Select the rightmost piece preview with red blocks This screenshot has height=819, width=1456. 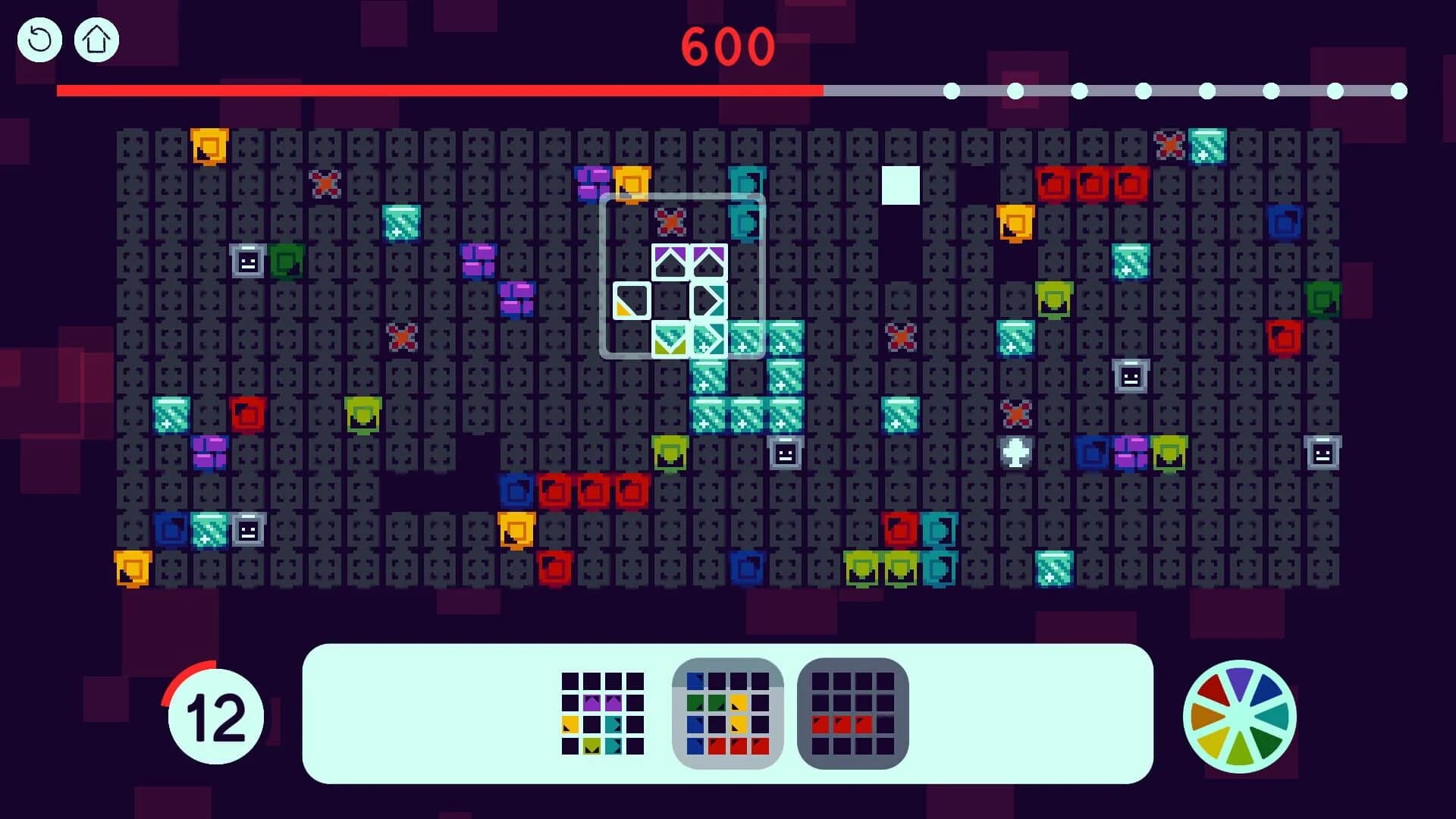tap(852, 715)
